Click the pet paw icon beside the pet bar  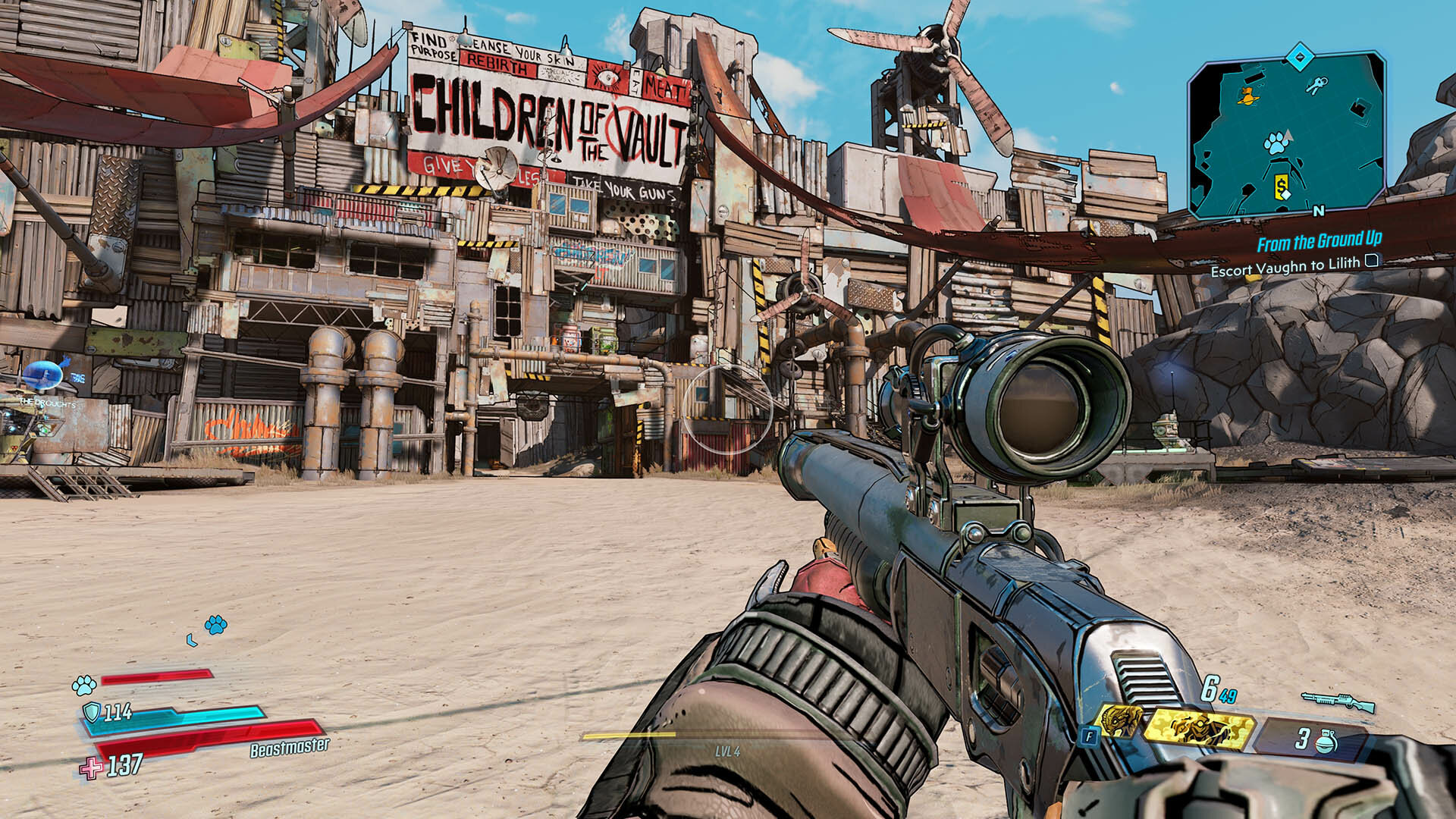tap(84, 686)
